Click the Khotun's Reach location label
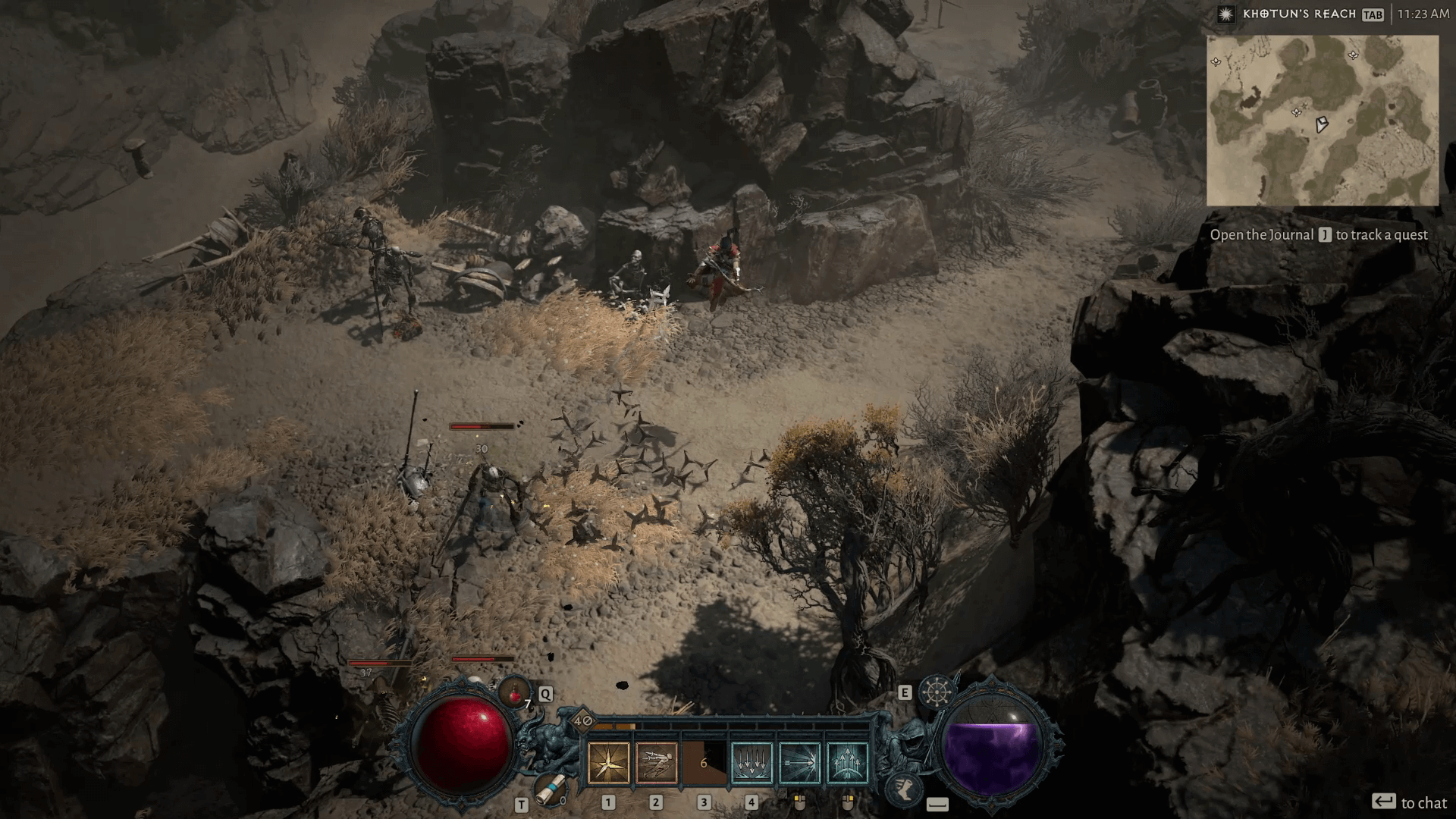This screenshot has width=1456, height=819. pyautogui.click(x=1299, y=14)
